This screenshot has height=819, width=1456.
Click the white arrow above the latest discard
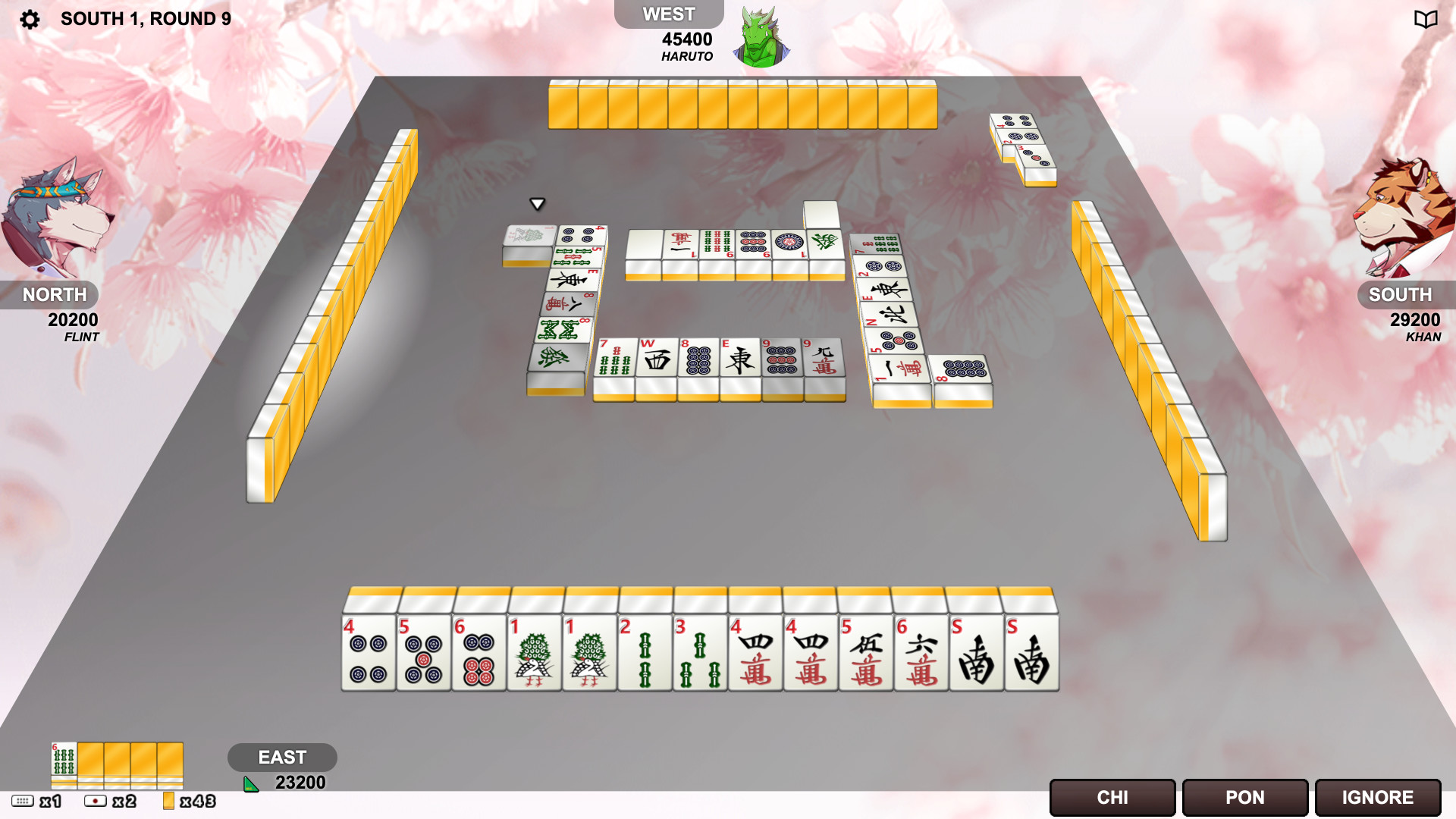tap(538, 203)
